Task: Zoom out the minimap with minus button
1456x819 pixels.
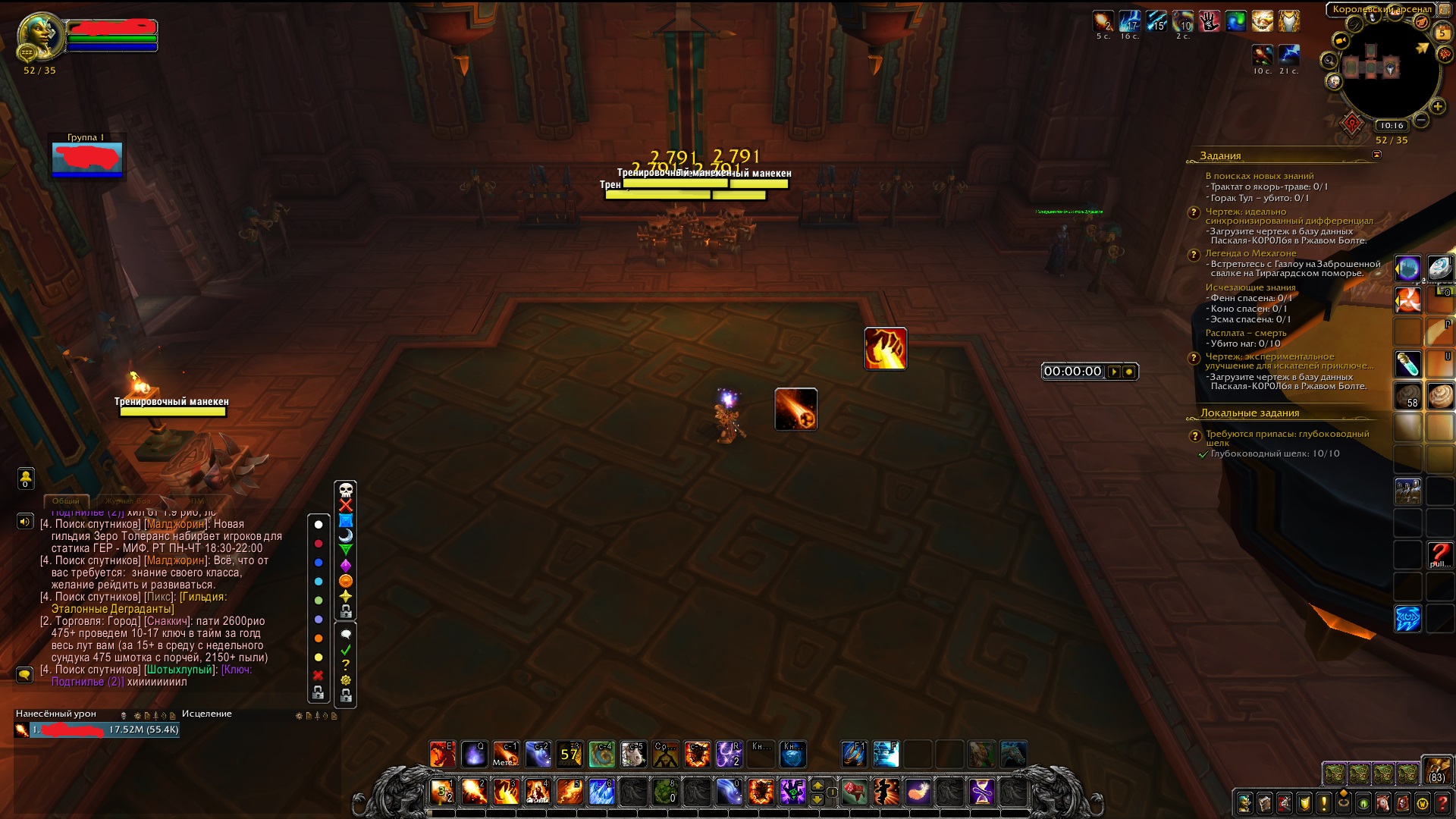Action: coord(1421,120)
